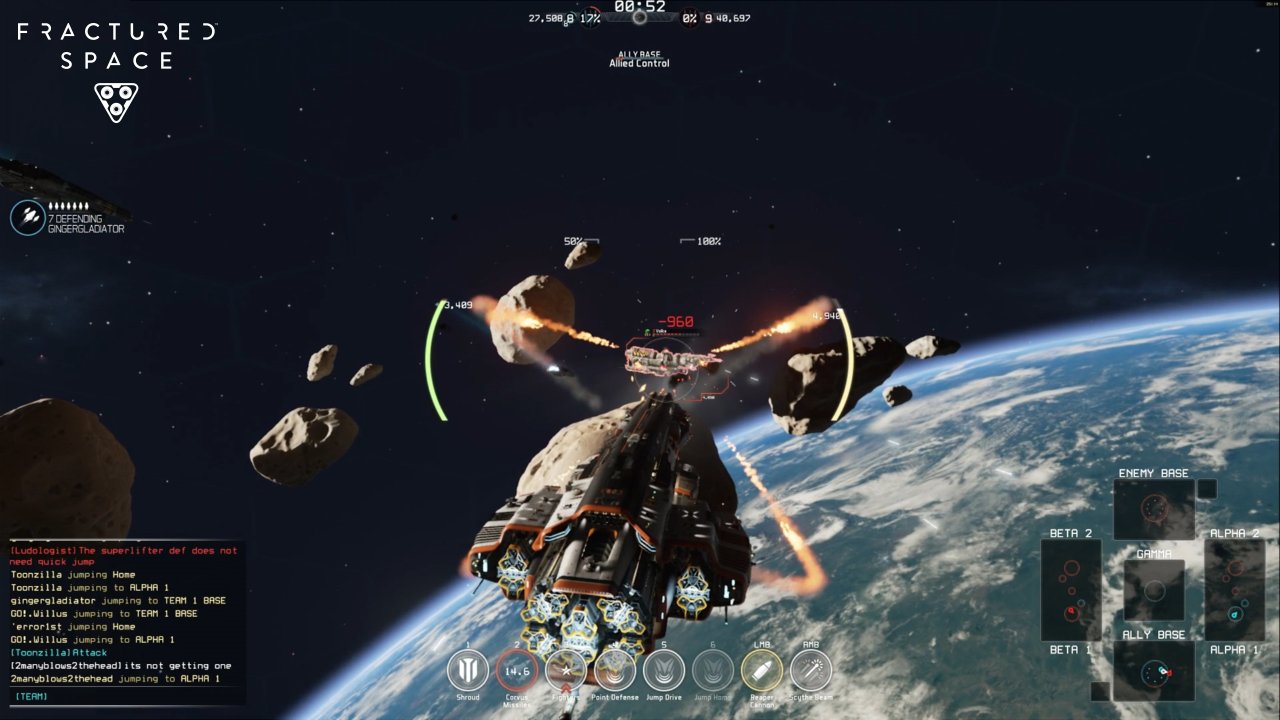Image resolution: width=1280 pixels, height=720 pixels.
Task: Activate the Shroud ability
Action: pyautogui.click(x=468, y=670)
